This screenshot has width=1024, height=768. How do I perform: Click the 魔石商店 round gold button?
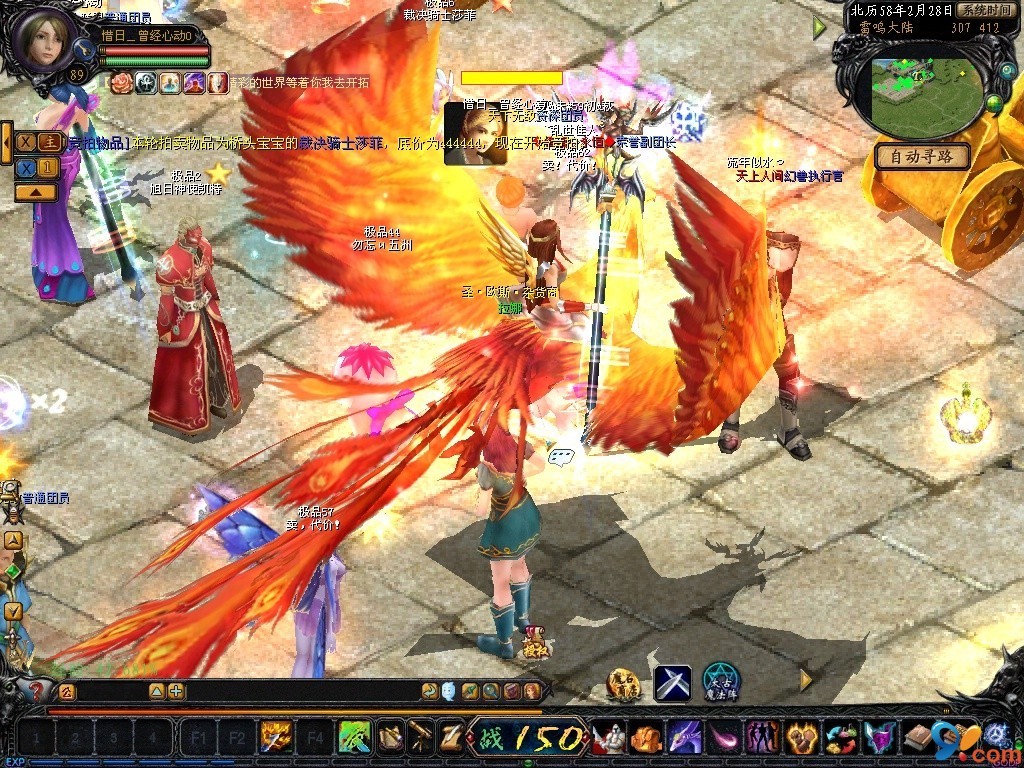(x=623, y=683)
